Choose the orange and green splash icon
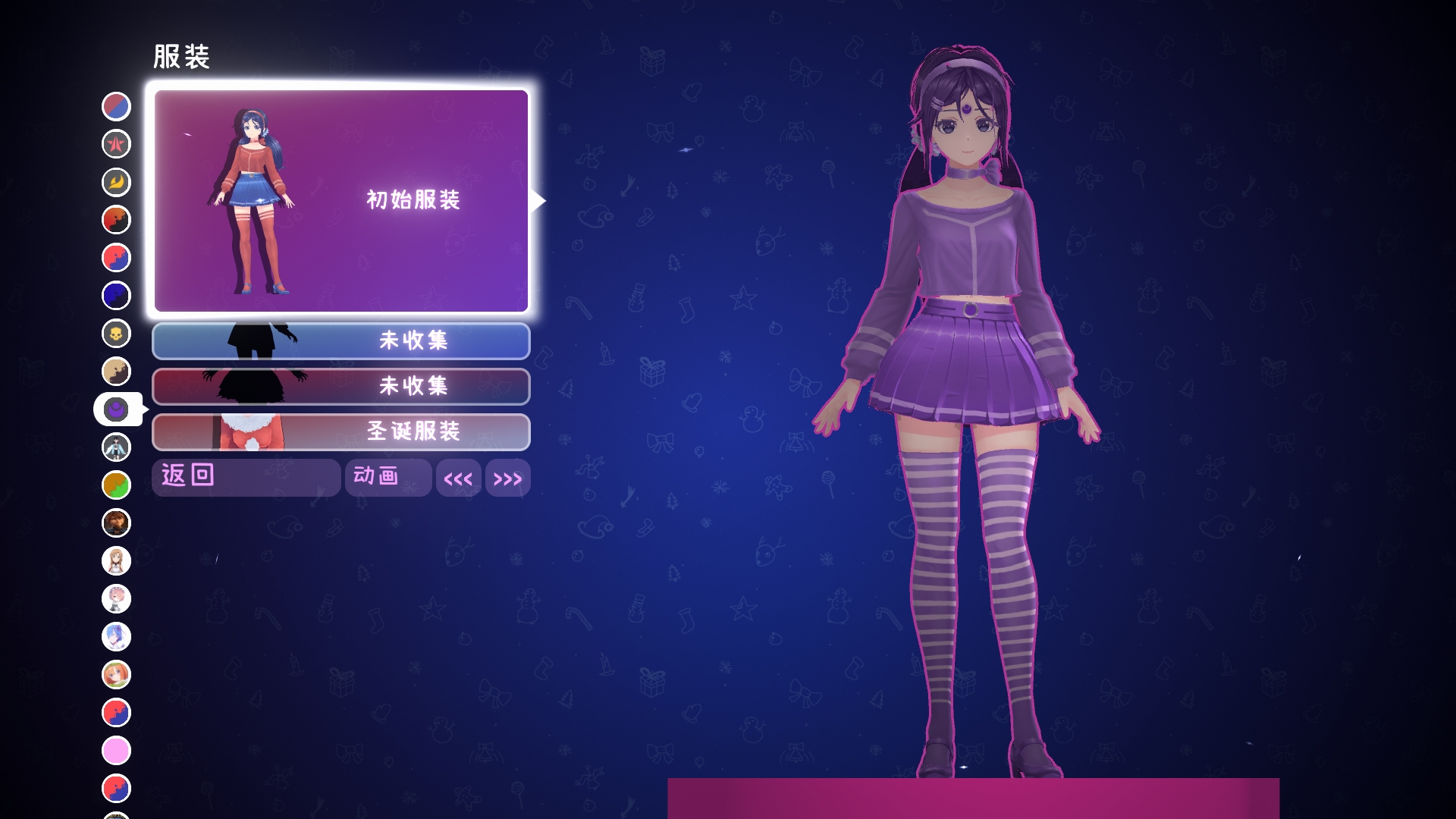The height and width of the screenshot is (819, 1456). tap(116, 485)
